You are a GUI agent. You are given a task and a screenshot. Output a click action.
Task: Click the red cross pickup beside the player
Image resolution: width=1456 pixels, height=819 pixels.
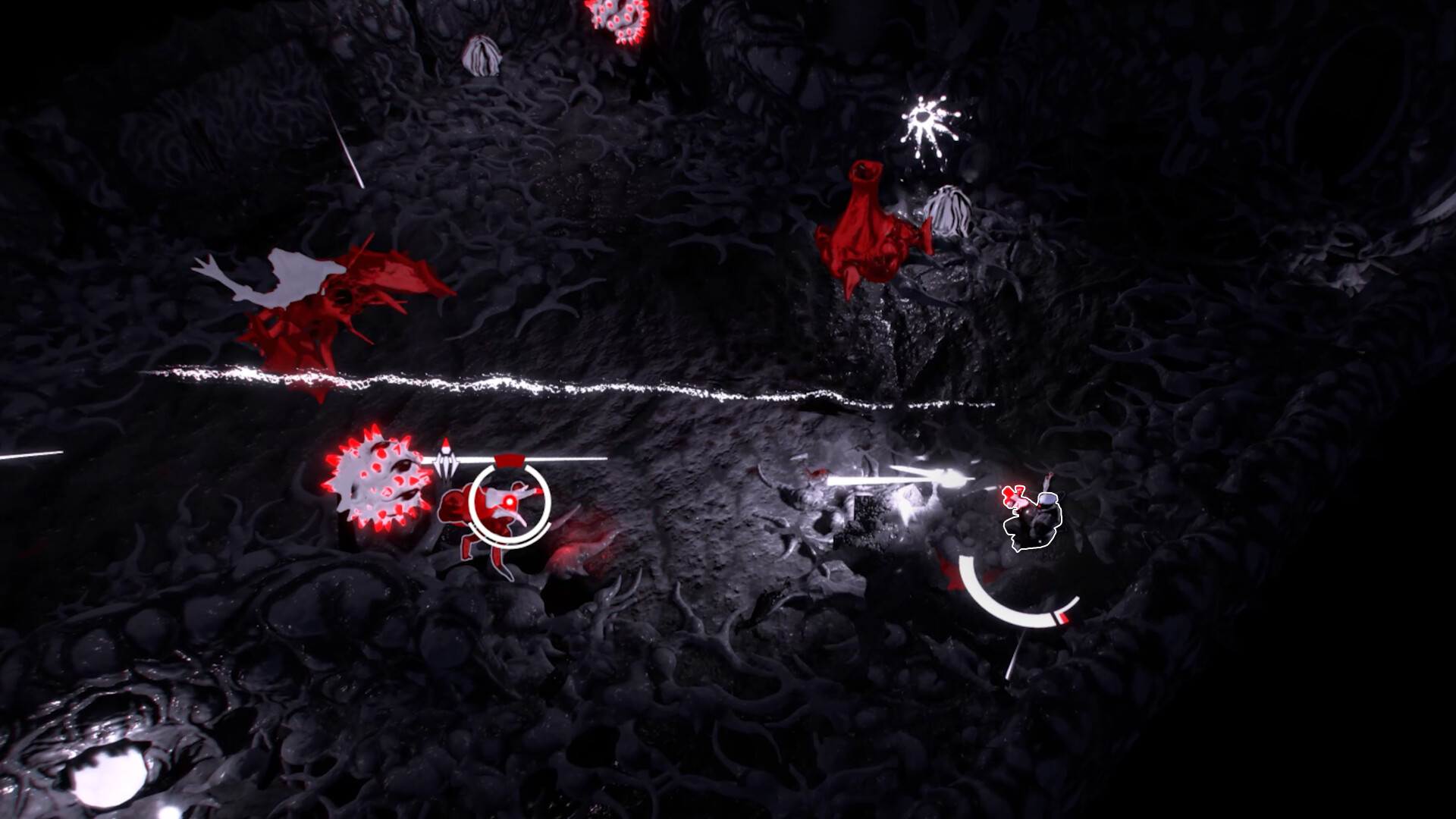click(x=1012, y=495)
